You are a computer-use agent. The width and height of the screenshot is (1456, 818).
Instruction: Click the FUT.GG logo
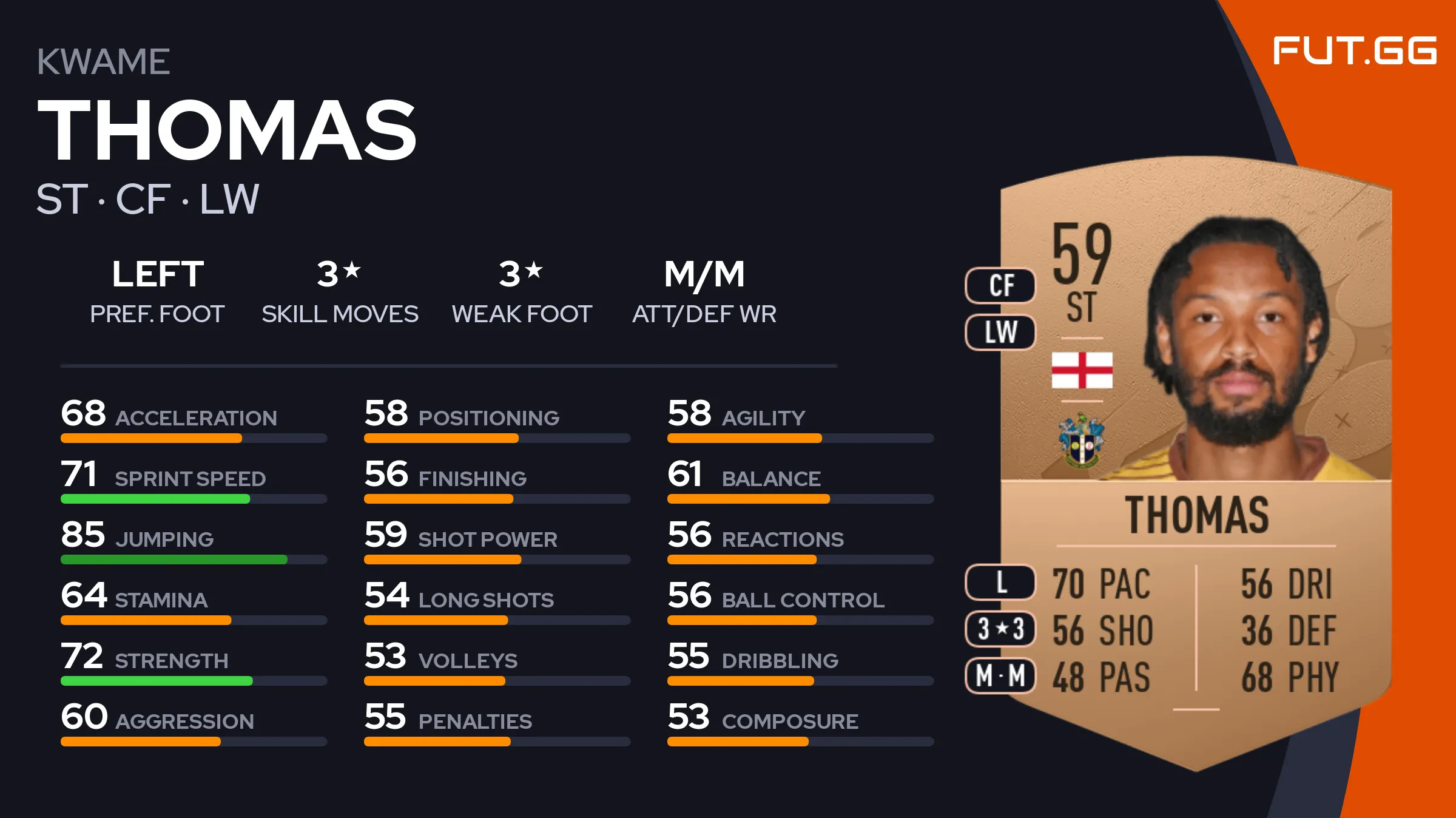1354,50
